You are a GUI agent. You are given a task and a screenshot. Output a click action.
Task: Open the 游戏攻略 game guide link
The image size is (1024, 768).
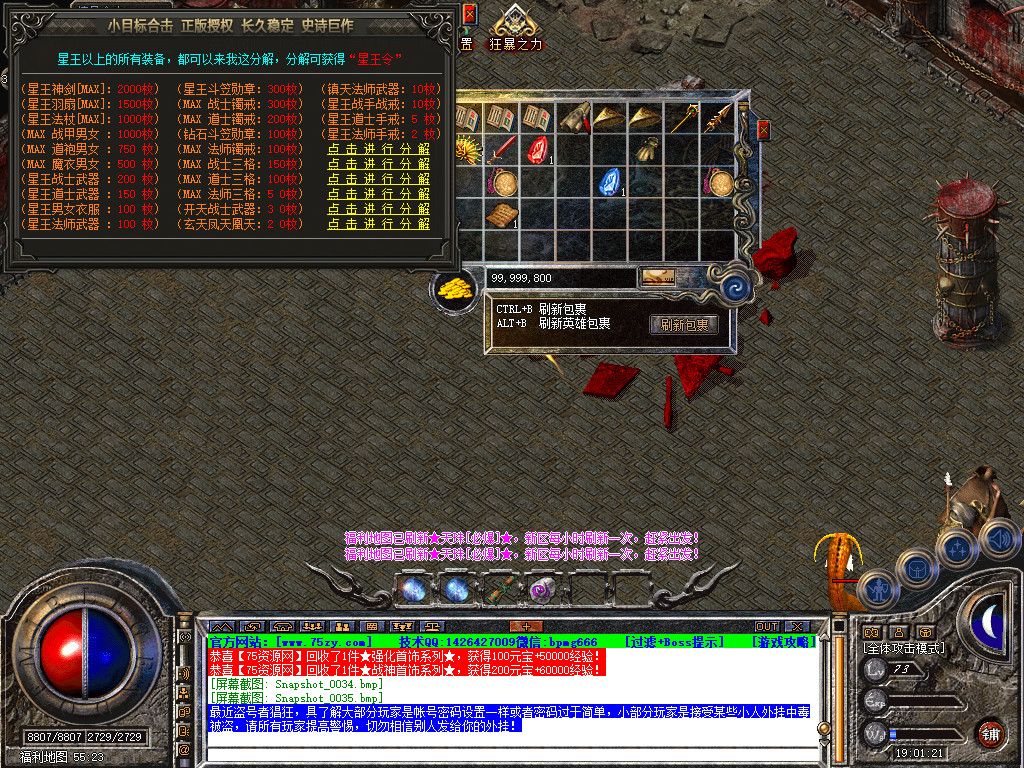tap(784, 641)
